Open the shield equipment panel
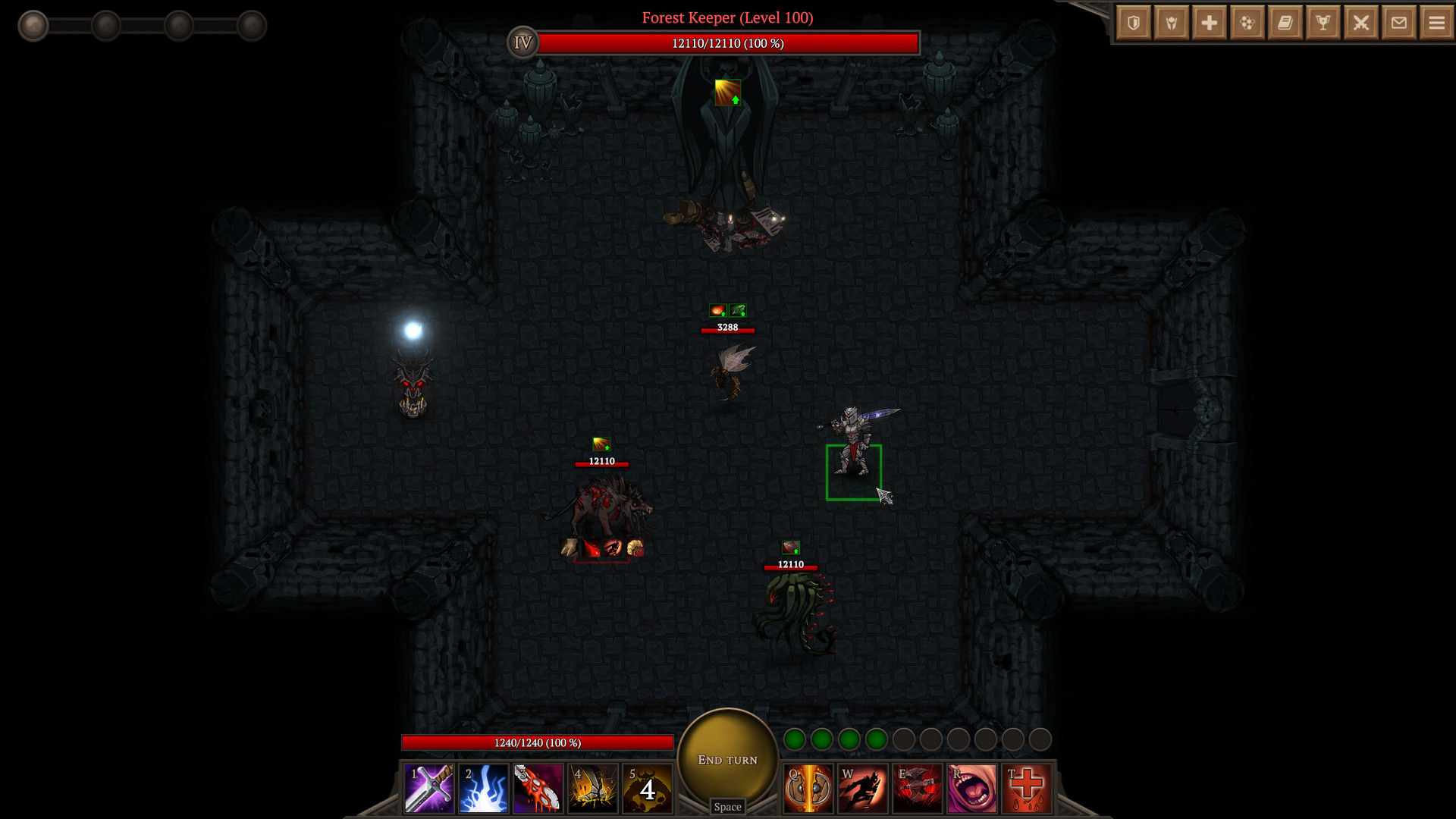 (1133, 23)
